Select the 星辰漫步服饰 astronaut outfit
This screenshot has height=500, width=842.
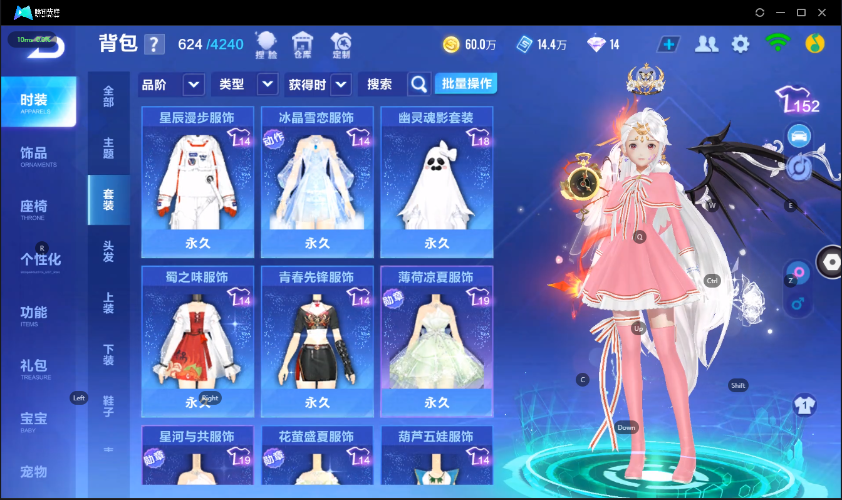(197, 182)
